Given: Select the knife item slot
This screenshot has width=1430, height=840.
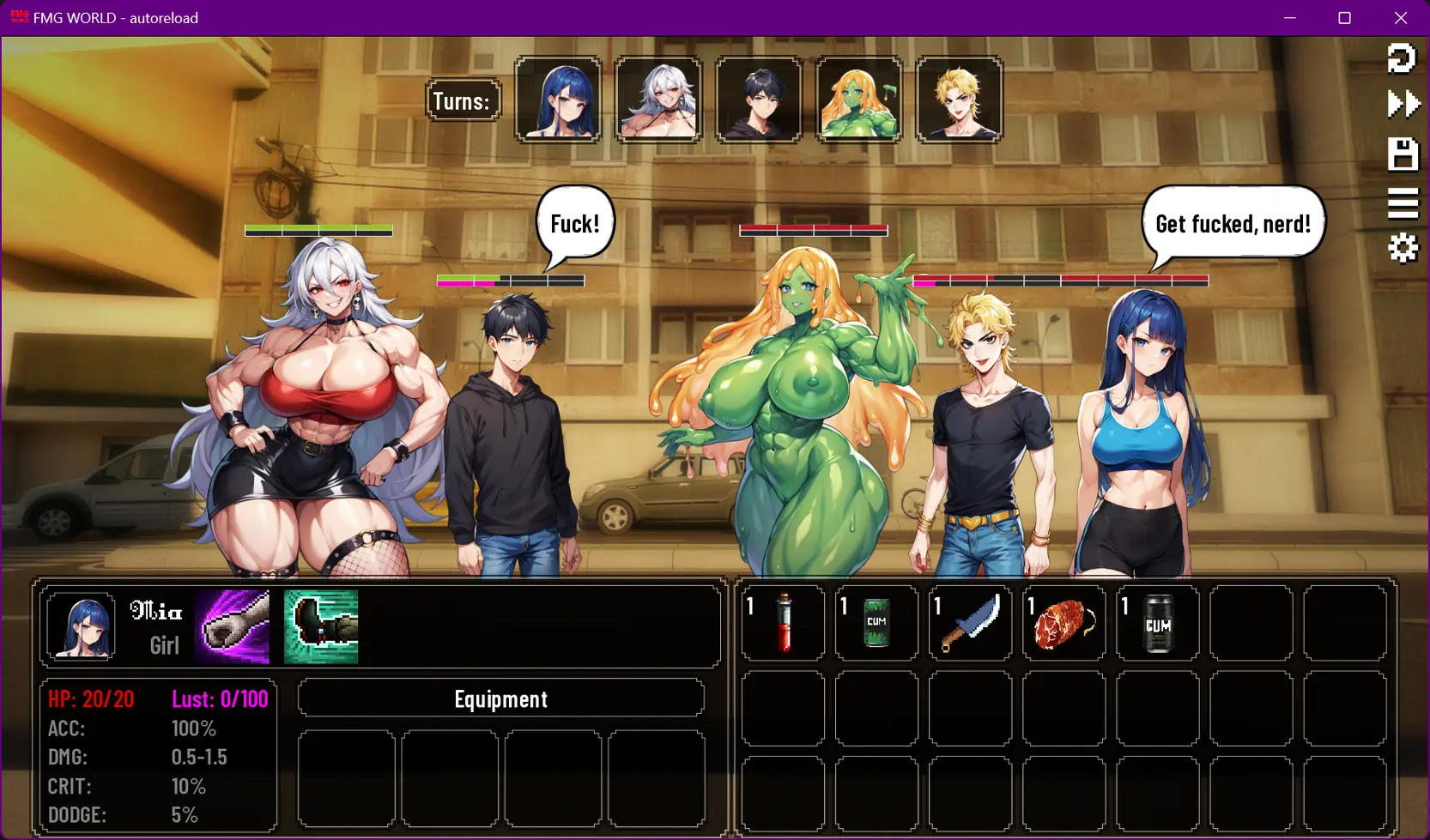Looking at the screenshot, I should [970, 624].
